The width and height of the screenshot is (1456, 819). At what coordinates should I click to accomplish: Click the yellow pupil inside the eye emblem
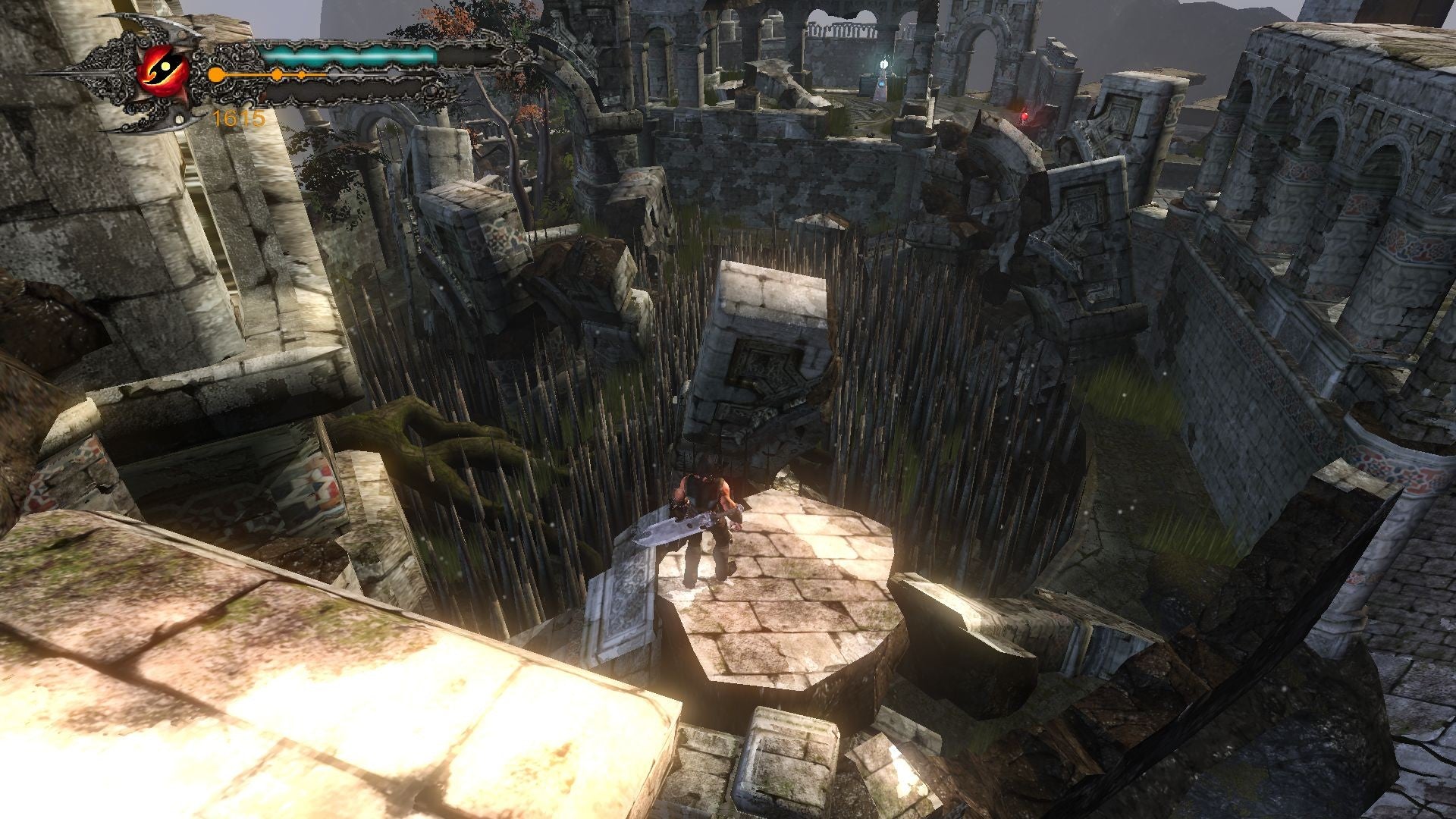click(166, 65)
